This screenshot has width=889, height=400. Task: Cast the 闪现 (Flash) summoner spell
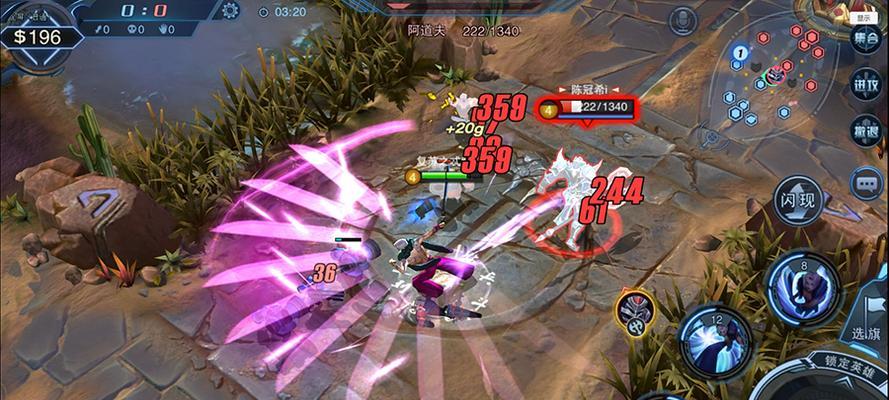click(800, 203)
